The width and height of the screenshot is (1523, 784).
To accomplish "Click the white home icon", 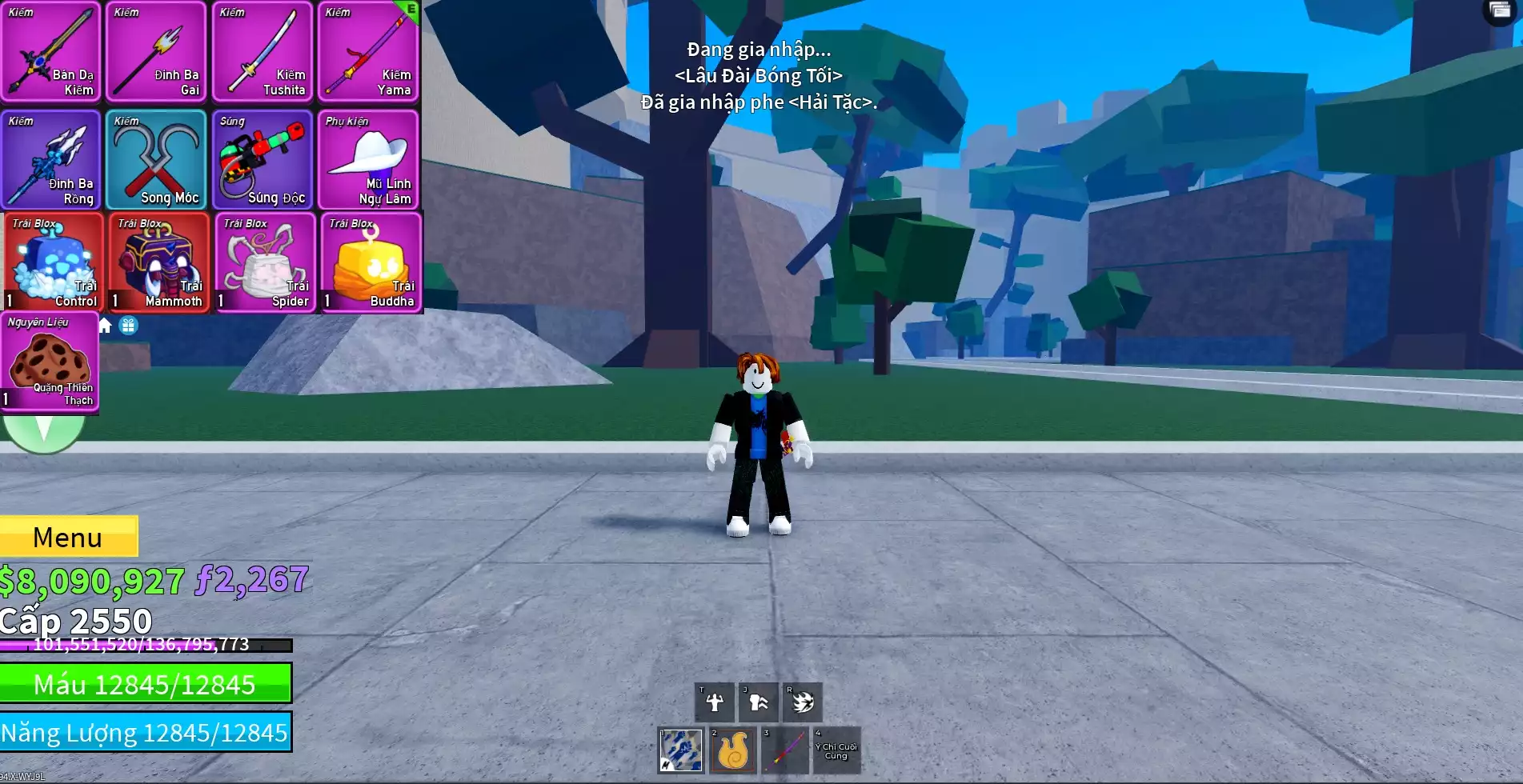I will (105, 326).
